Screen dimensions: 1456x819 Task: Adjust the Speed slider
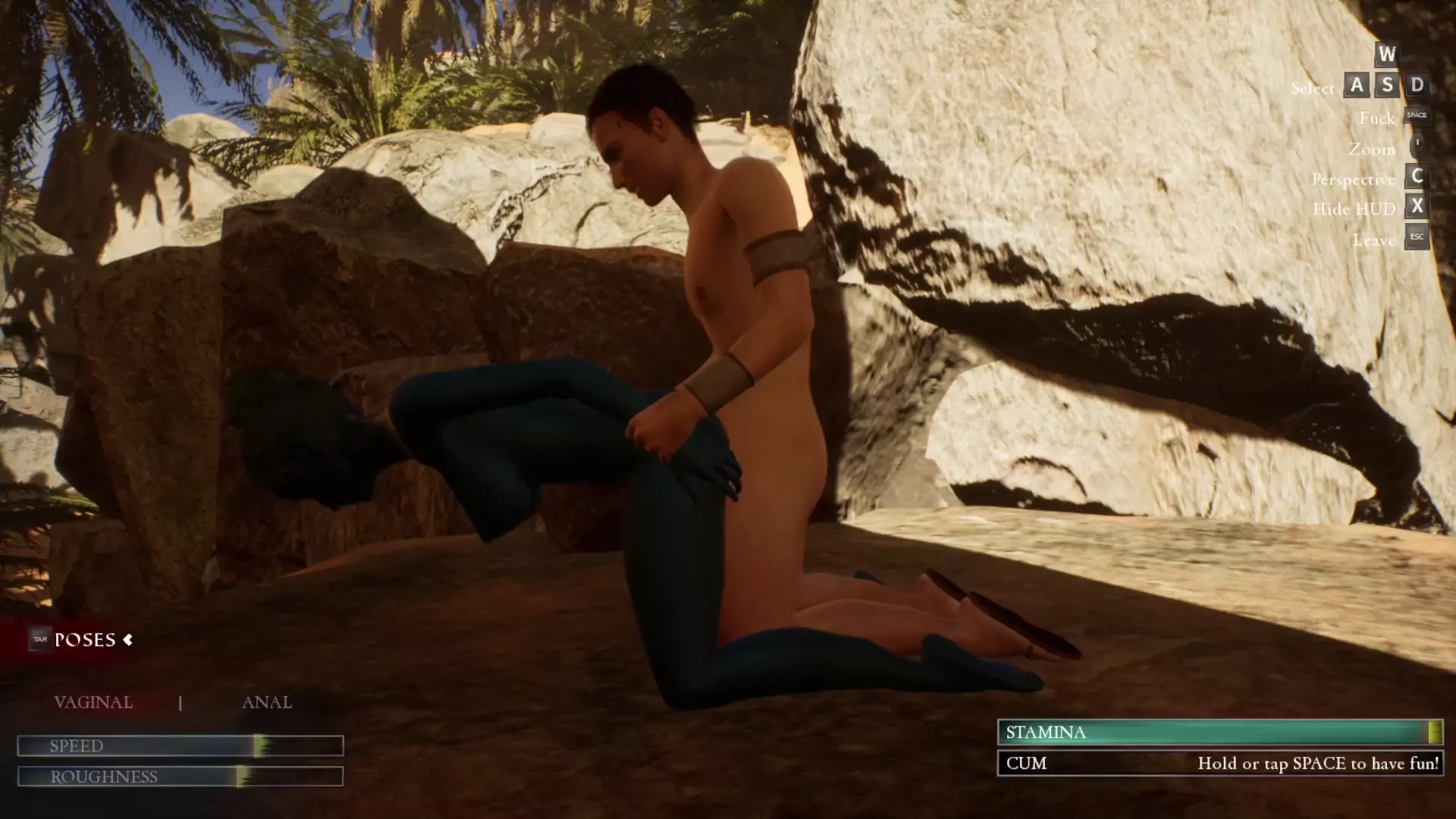tap(260, 746)
